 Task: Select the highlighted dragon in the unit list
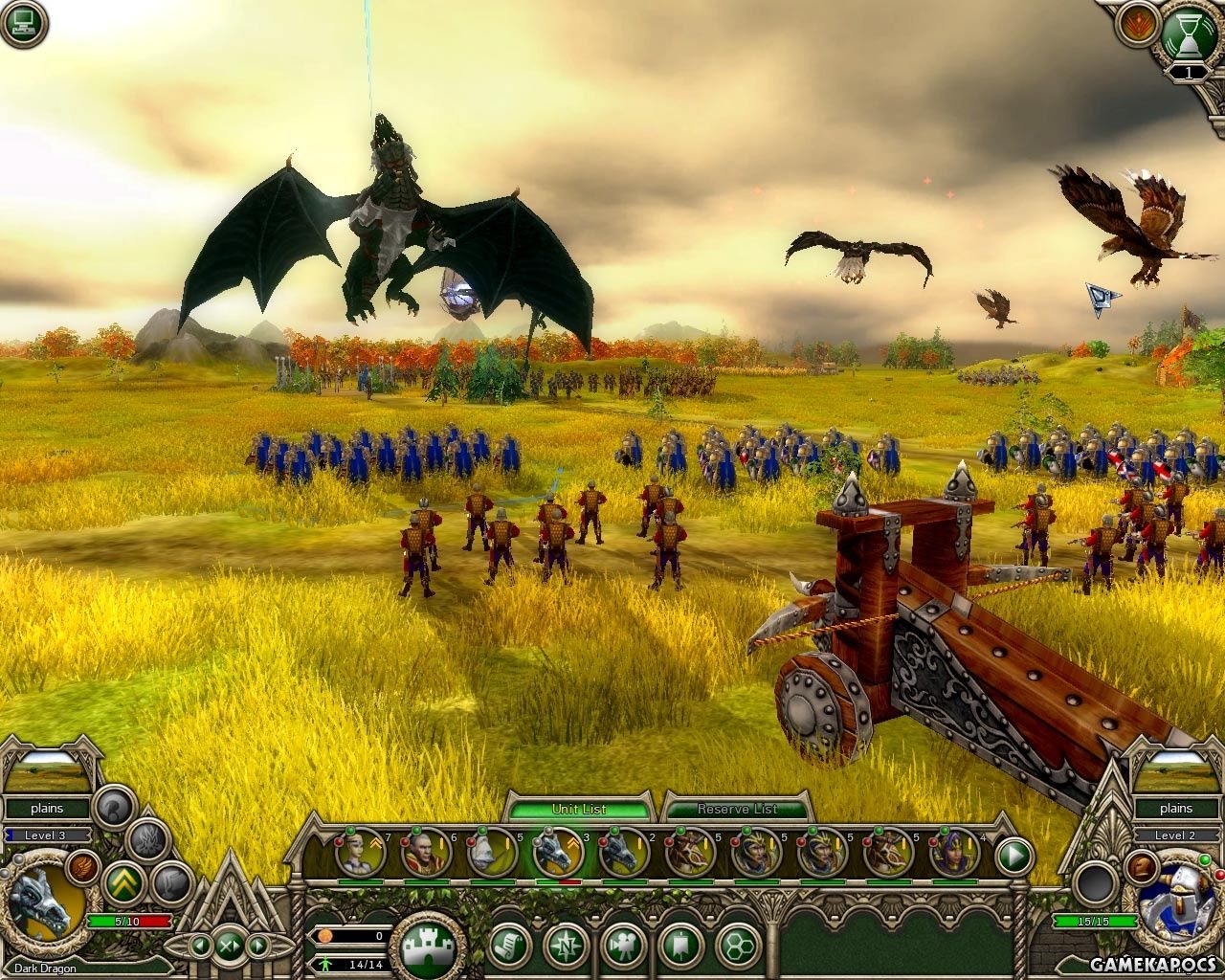click(x=557, y=852)
